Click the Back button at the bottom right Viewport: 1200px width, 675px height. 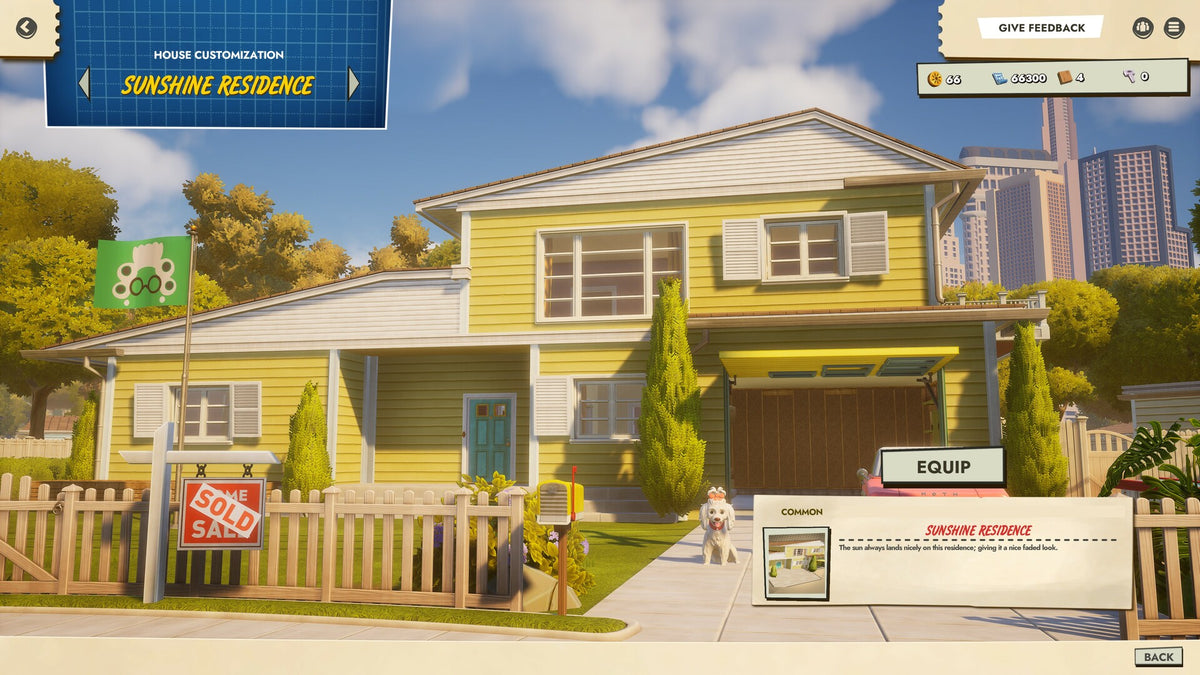[1158, 657]
